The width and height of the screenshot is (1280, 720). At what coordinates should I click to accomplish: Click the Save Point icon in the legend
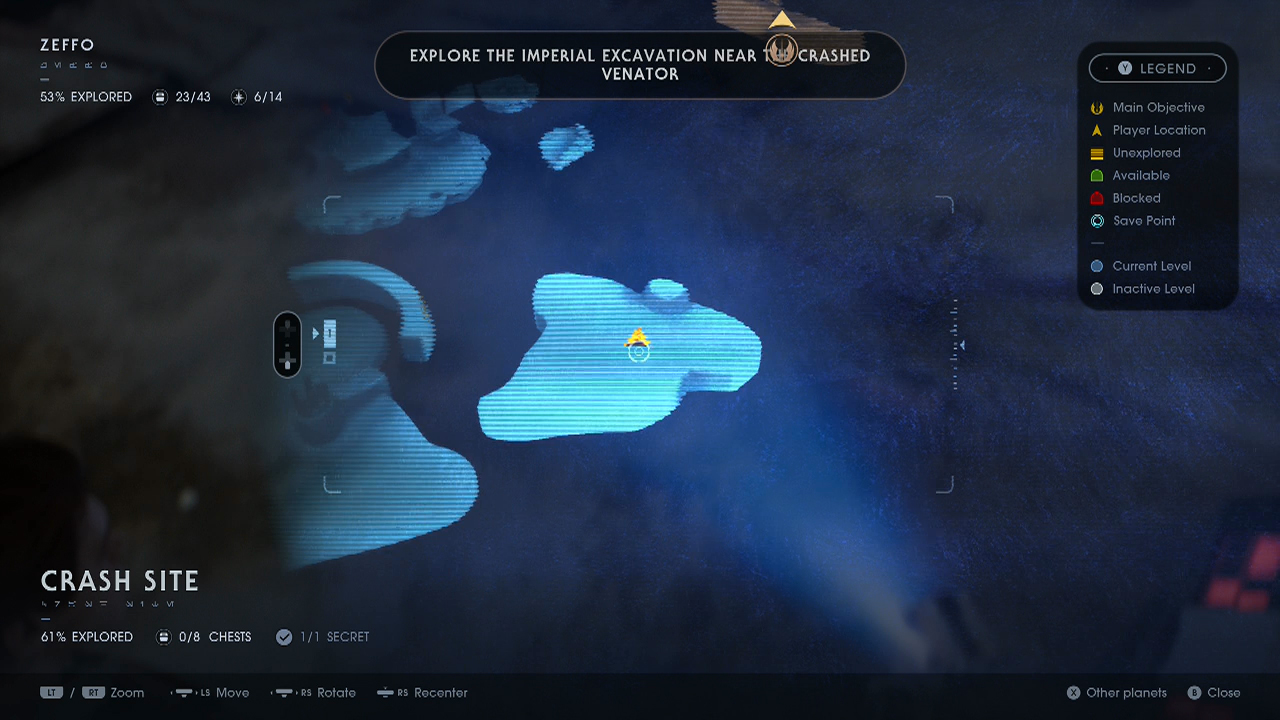pyautogui.click(x=1096, y=221)
